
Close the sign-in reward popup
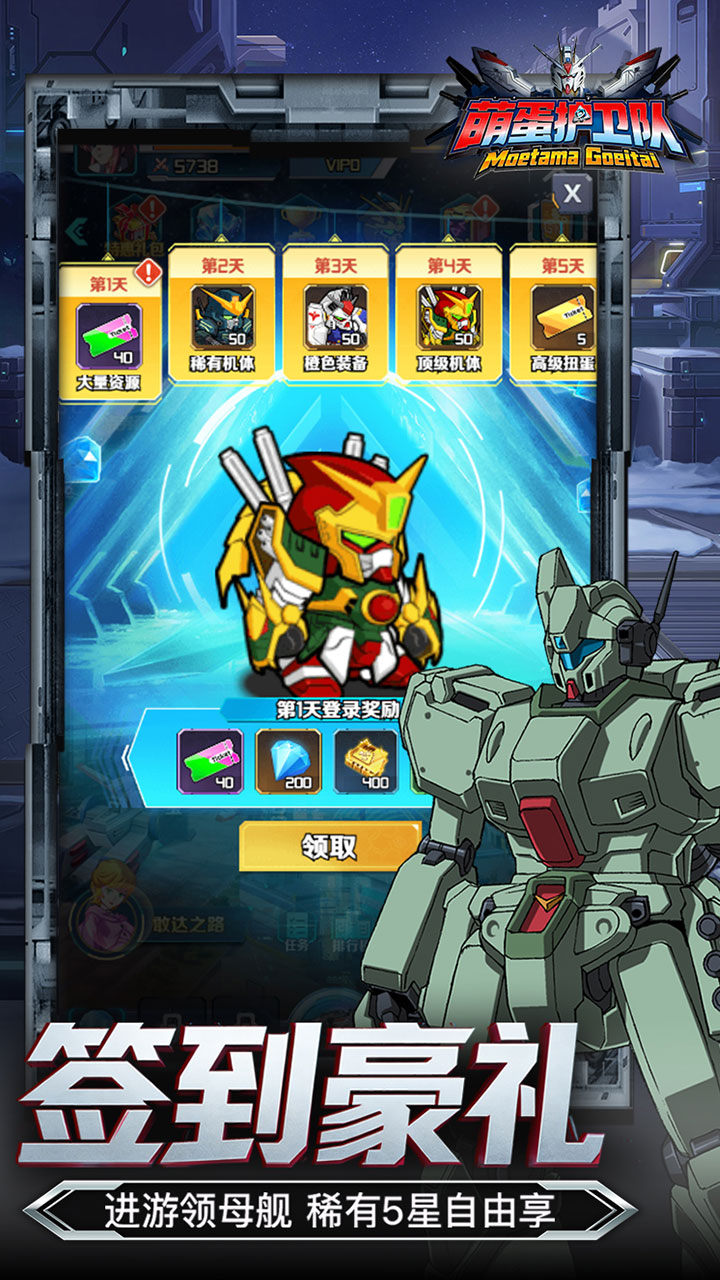pyautogui.click(x=571, y=193)
